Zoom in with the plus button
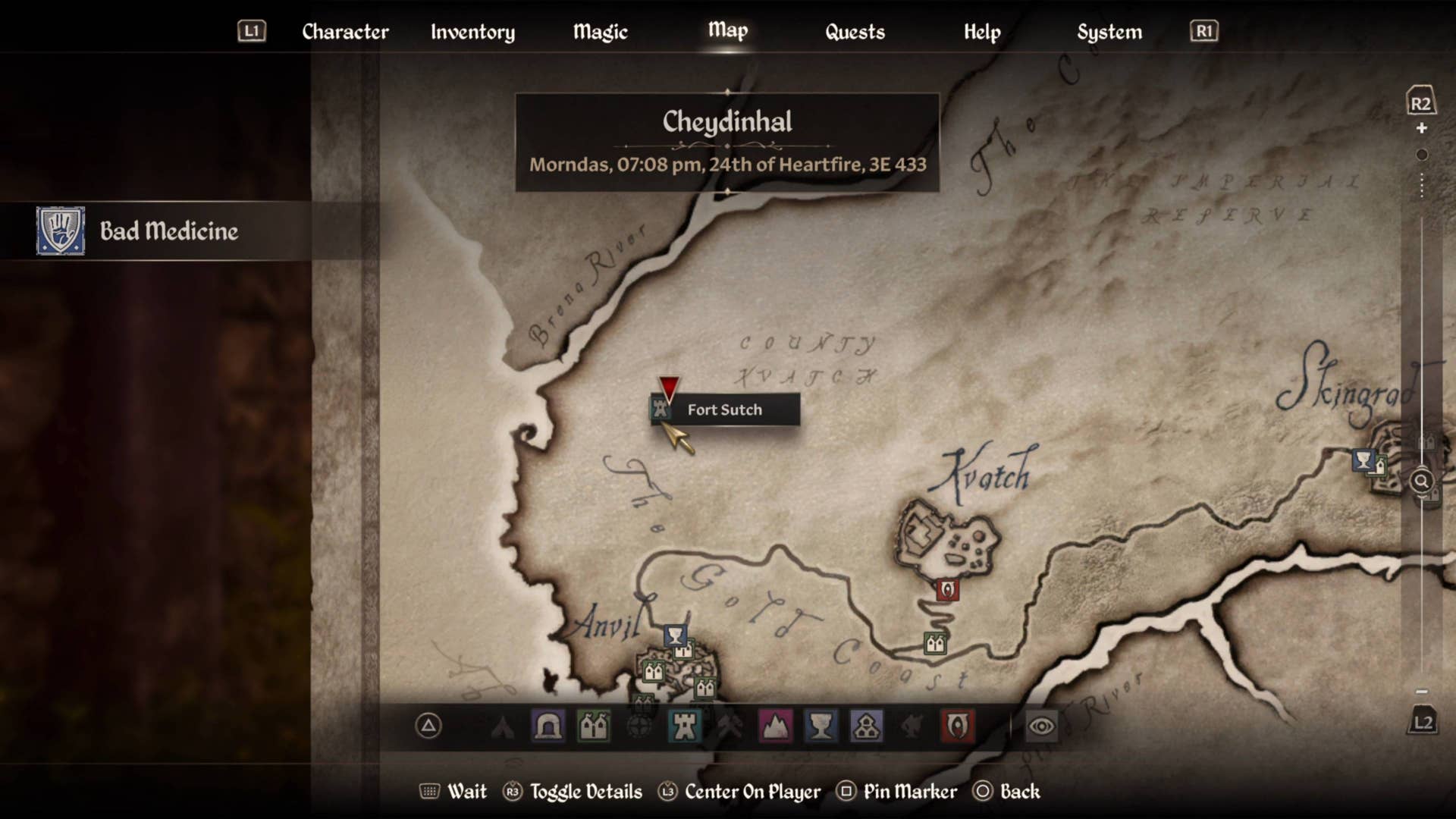Viewport: 1456px width, 819px height. (1422, 128)
